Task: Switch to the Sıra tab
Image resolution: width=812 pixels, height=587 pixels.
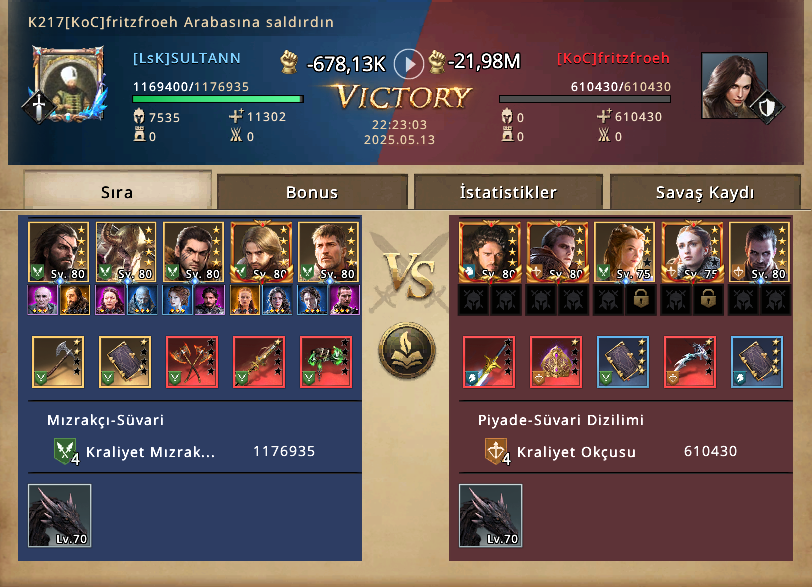Action: [x=117, y=192]
